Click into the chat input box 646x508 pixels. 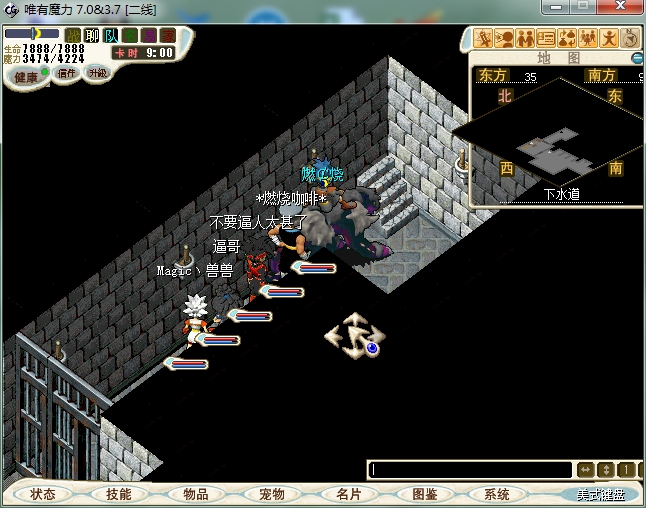point(470,469)
